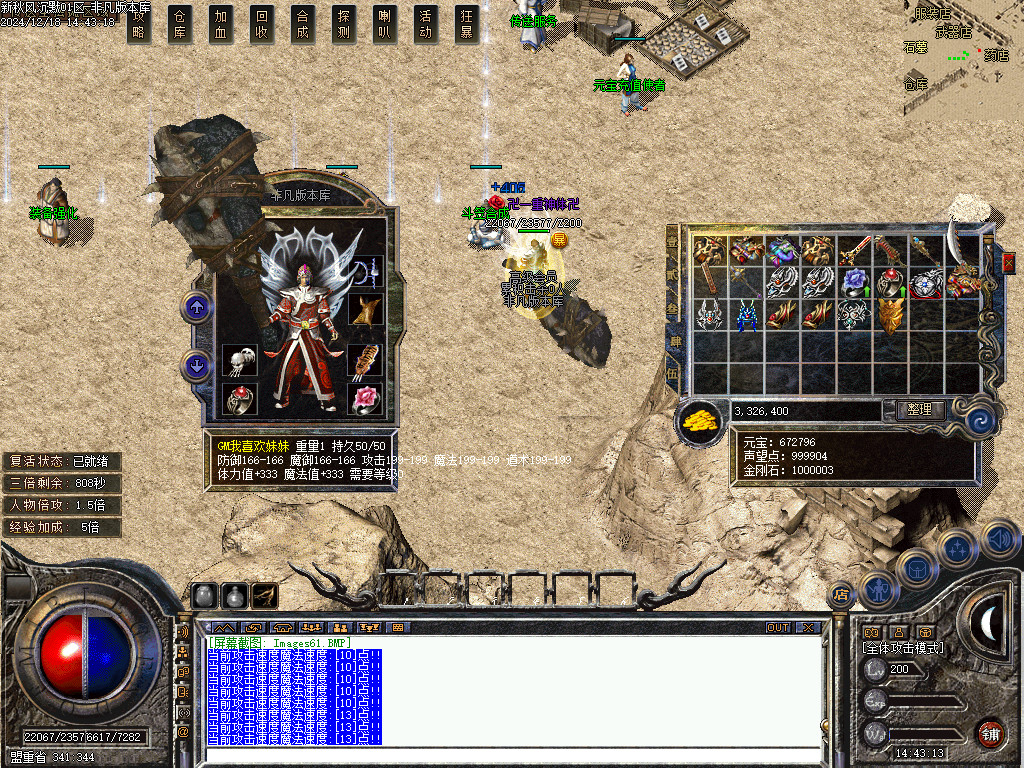Click the OUT button on the chat bar
The width and height of the screenshot is (1024, 768).
coord(778,627)
